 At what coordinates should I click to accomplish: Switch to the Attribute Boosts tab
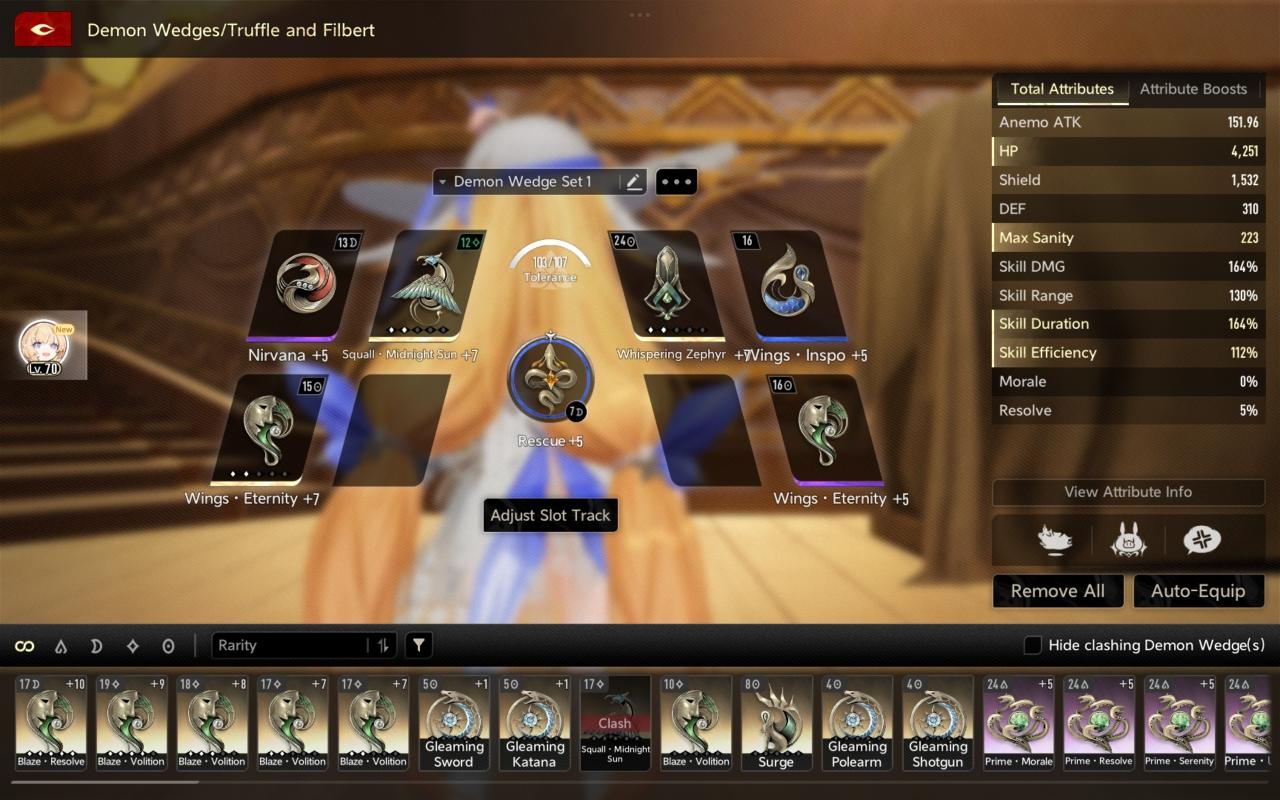coord(1193,89)
